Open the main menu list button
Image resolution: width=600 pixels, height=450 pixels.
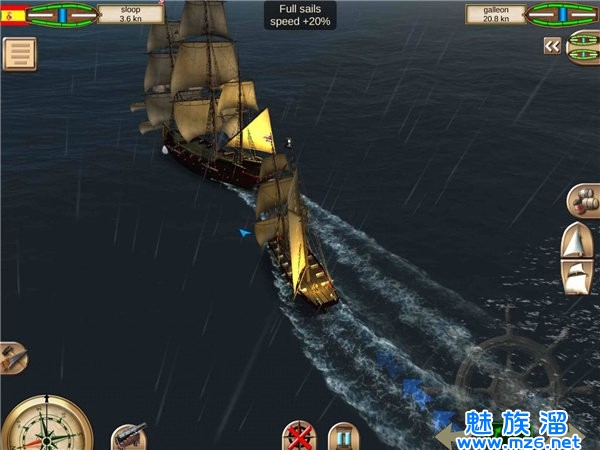(x=19, y=54)
